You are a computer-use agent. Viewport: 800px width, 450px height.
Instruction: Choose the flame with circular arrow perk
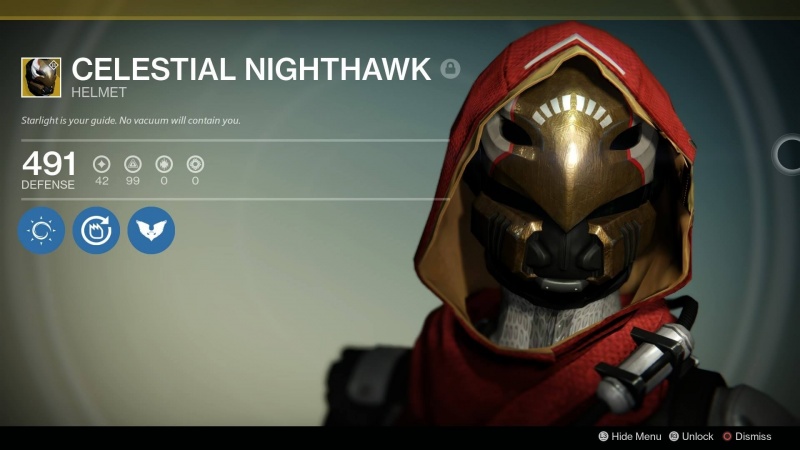(x=96, y=230)
